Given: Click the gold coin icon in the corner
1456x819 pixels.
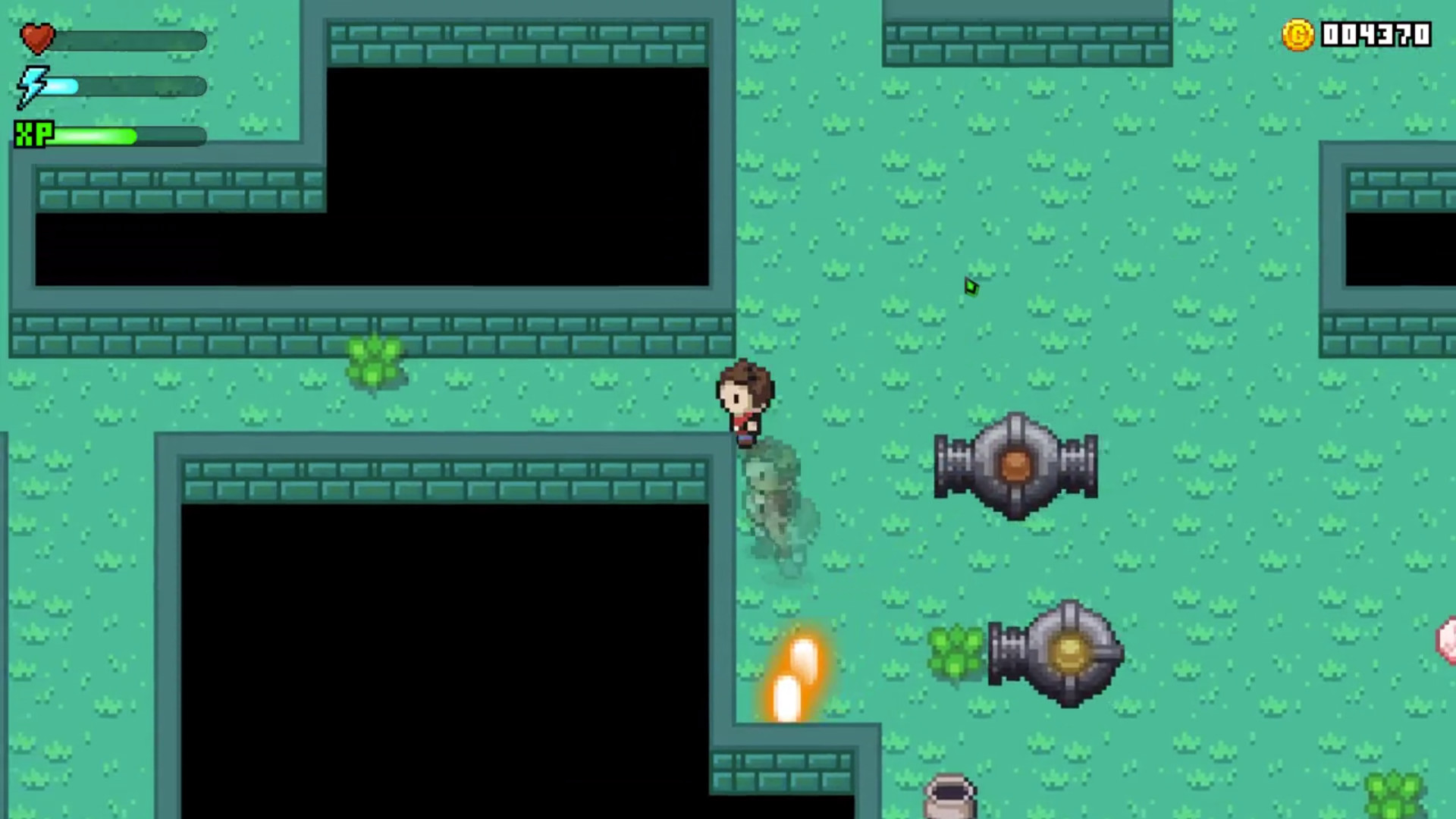Looking at the screenshot, I should click(1297, 33).
